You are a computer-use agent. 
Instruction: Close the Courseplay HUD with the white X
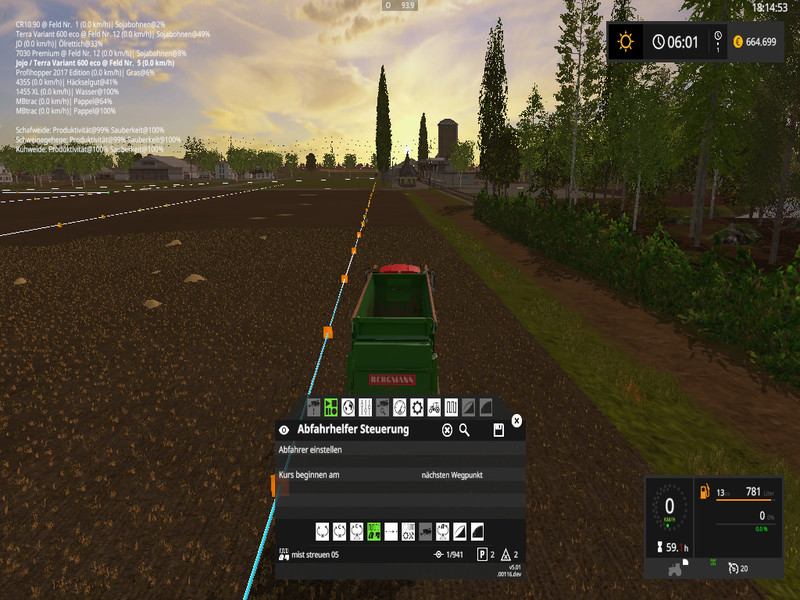pyautogui.click(x=516, y=421)
